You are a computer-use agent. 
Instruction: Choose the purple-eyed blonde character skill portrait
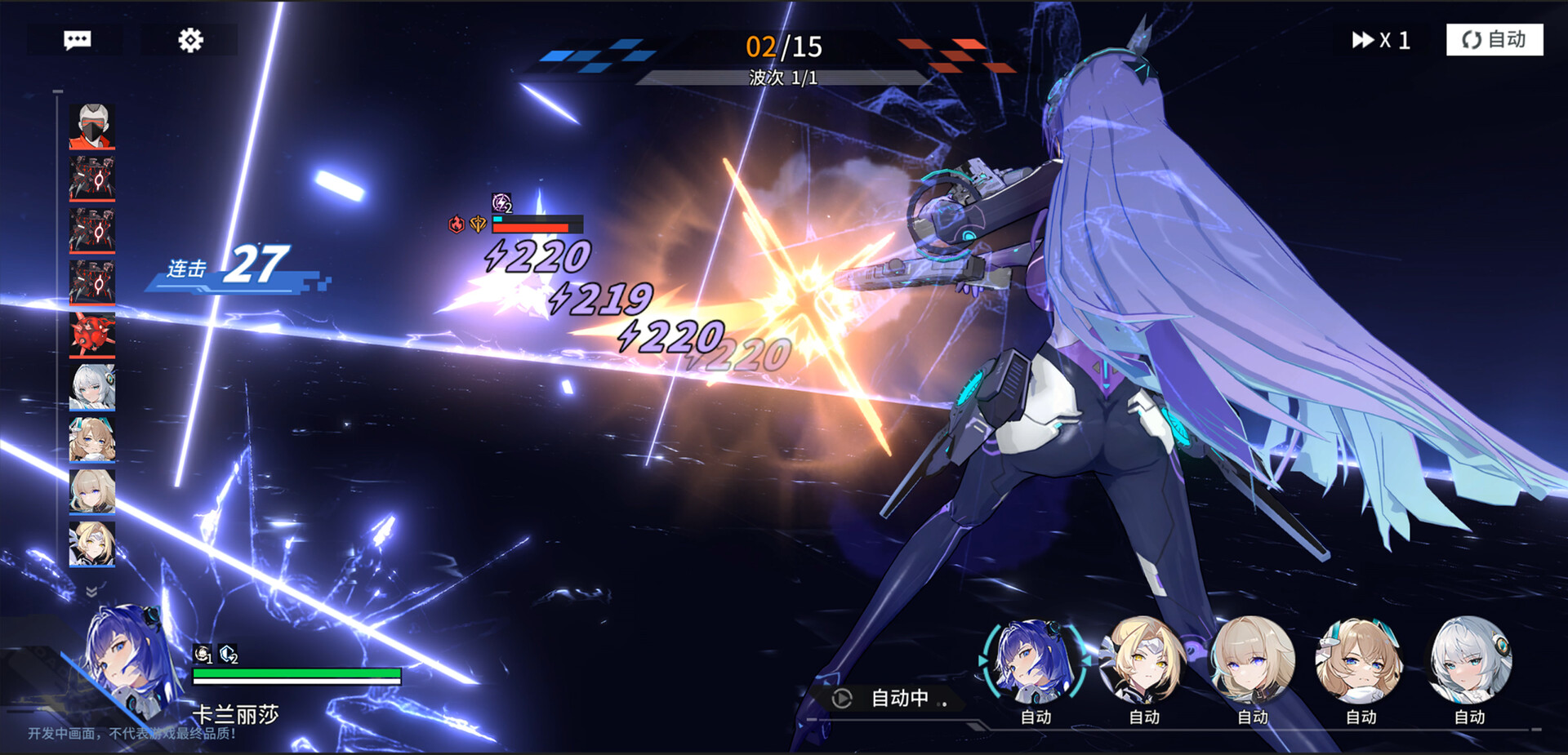click(1252, 661)
